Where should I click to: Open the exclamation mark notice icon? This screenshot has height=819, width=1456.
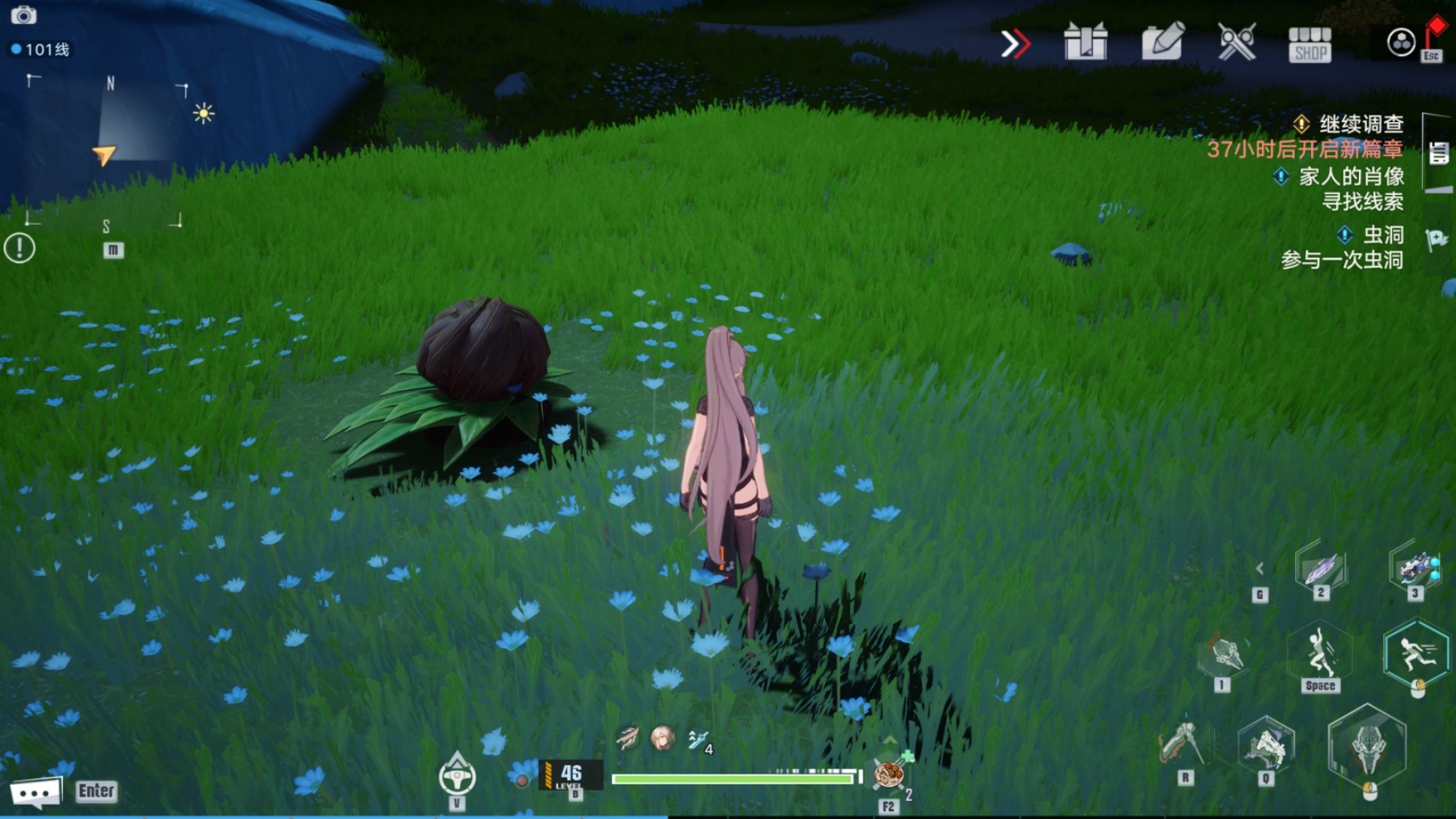(19, 247)
